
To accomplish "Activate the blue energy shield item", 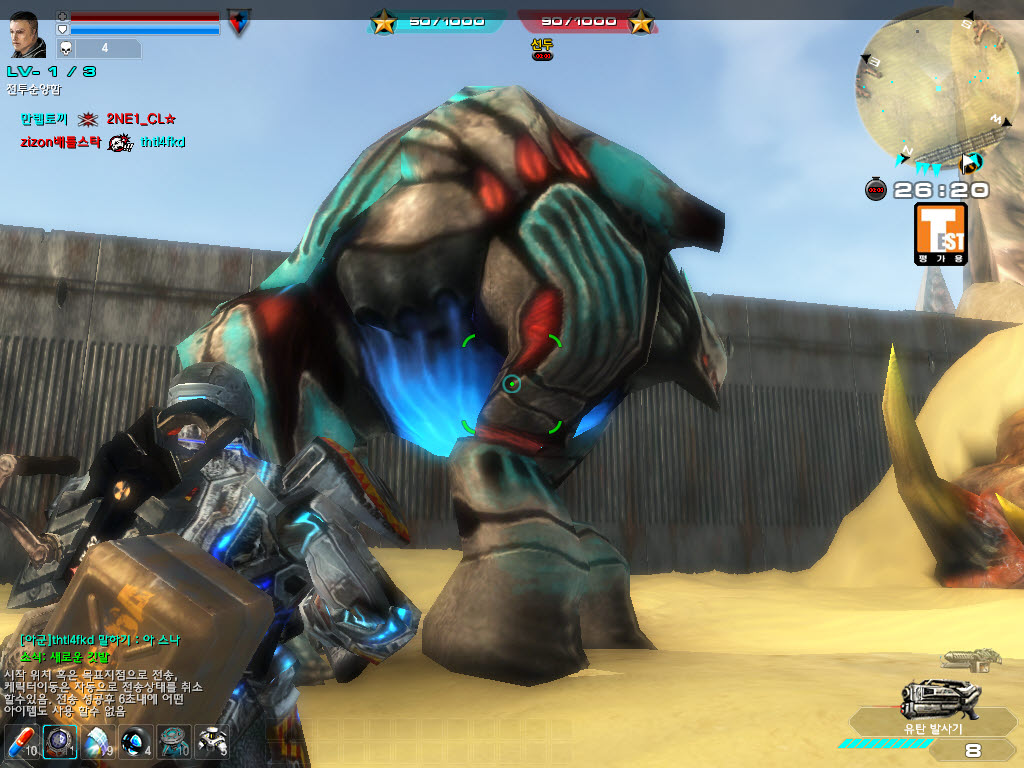I will pos(98,743).
